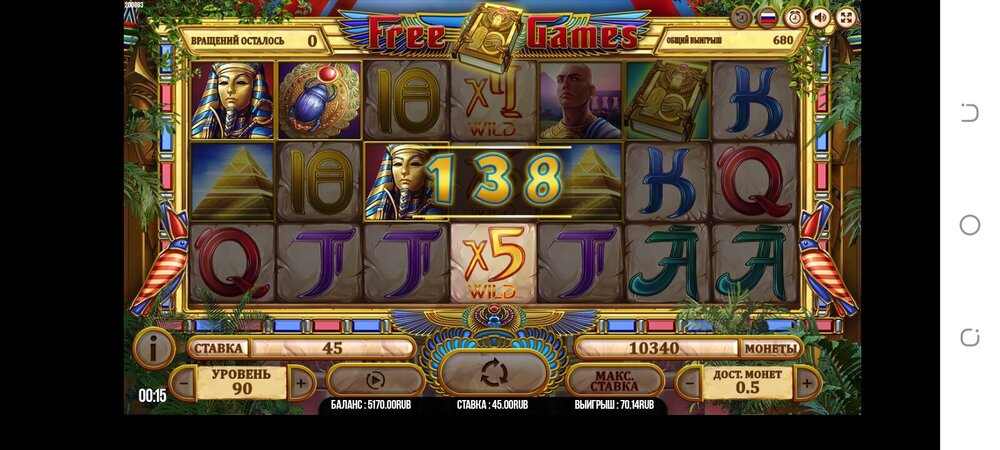Screen dimensions: 1000x450
Task: Start autoplay with the play-circle button
Action: pos(375,380)
